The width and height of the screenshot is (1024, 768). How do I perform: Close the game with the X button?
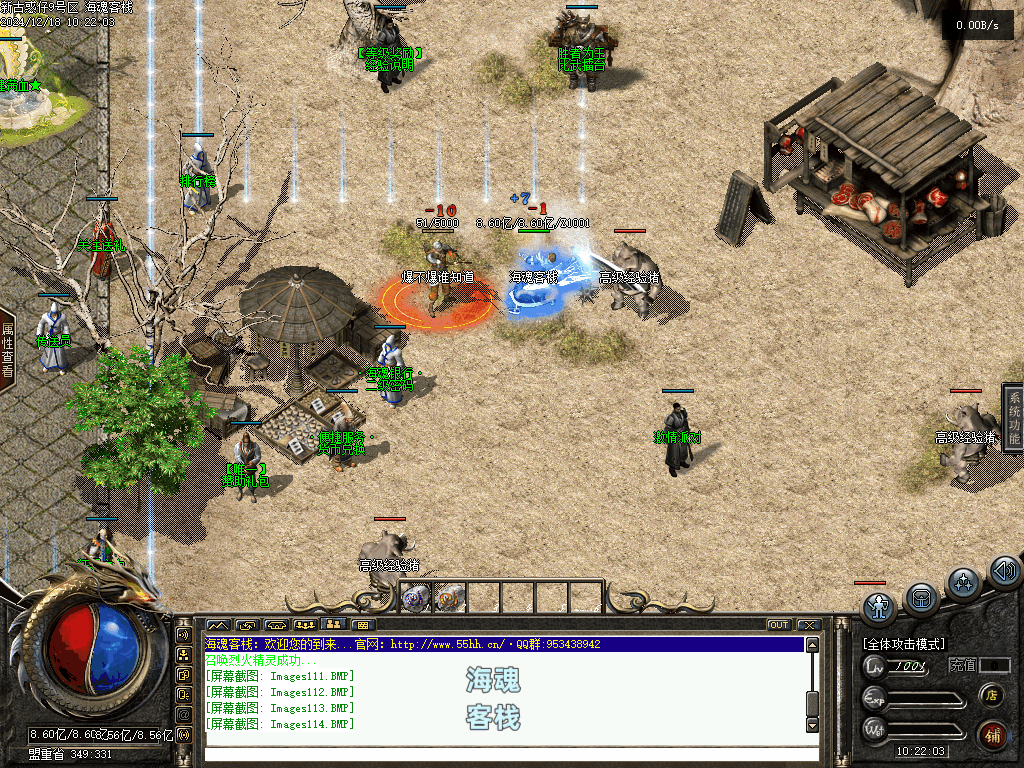point(808,625)
